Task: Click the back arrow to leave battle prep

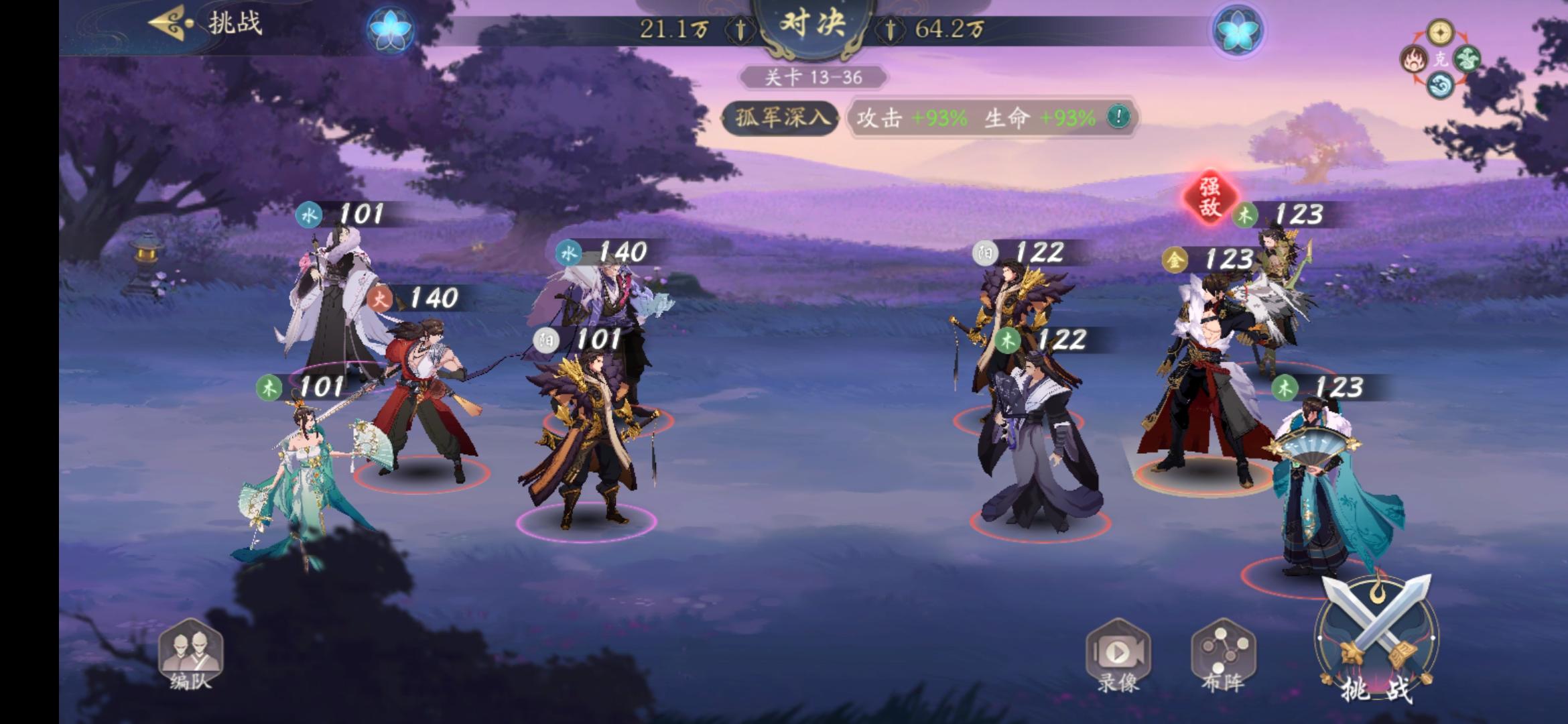Action: click(x=165, y=23)
